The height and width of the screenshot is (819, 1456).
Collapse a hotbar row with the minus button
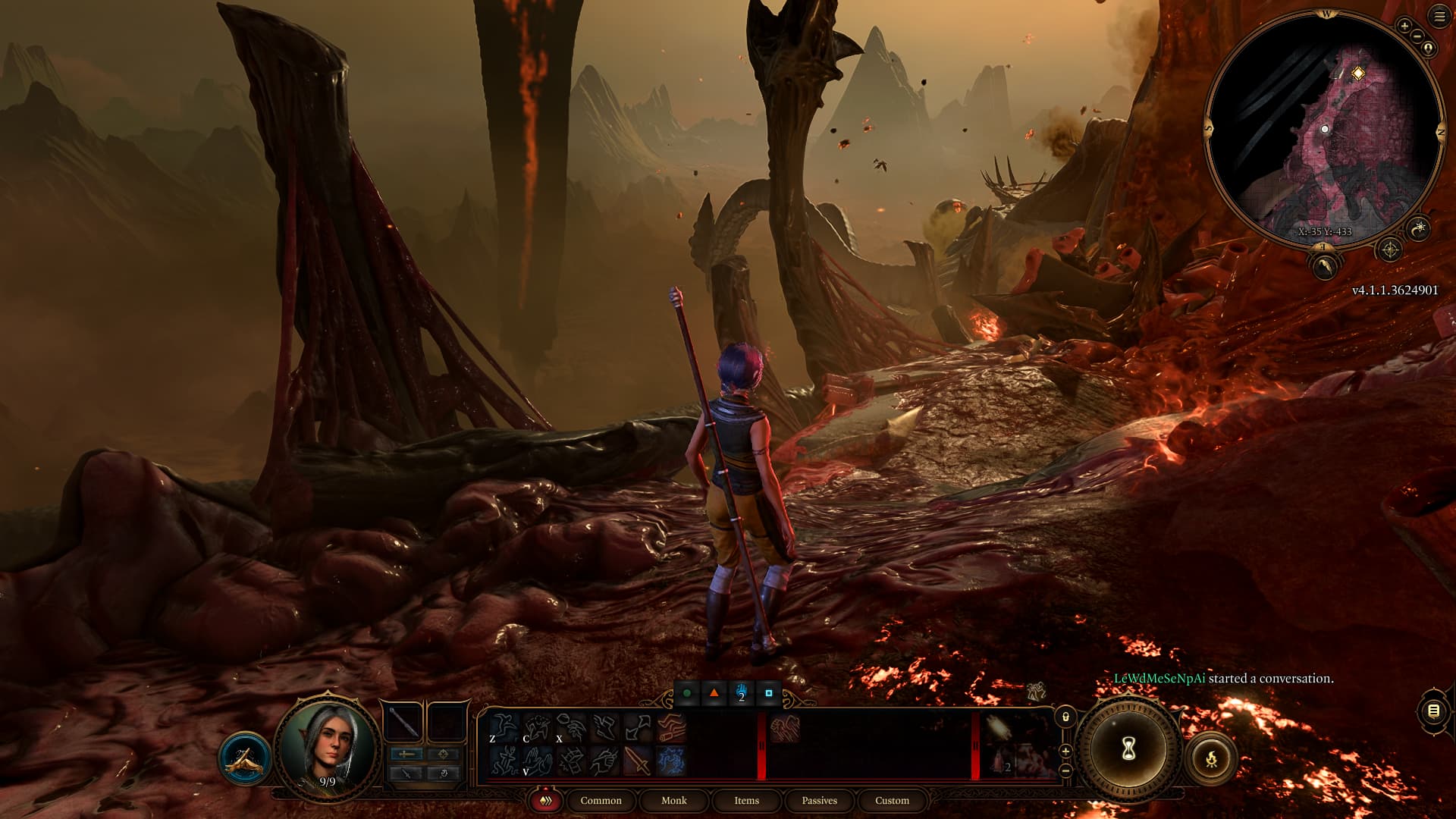click(x=1066, y=770)
